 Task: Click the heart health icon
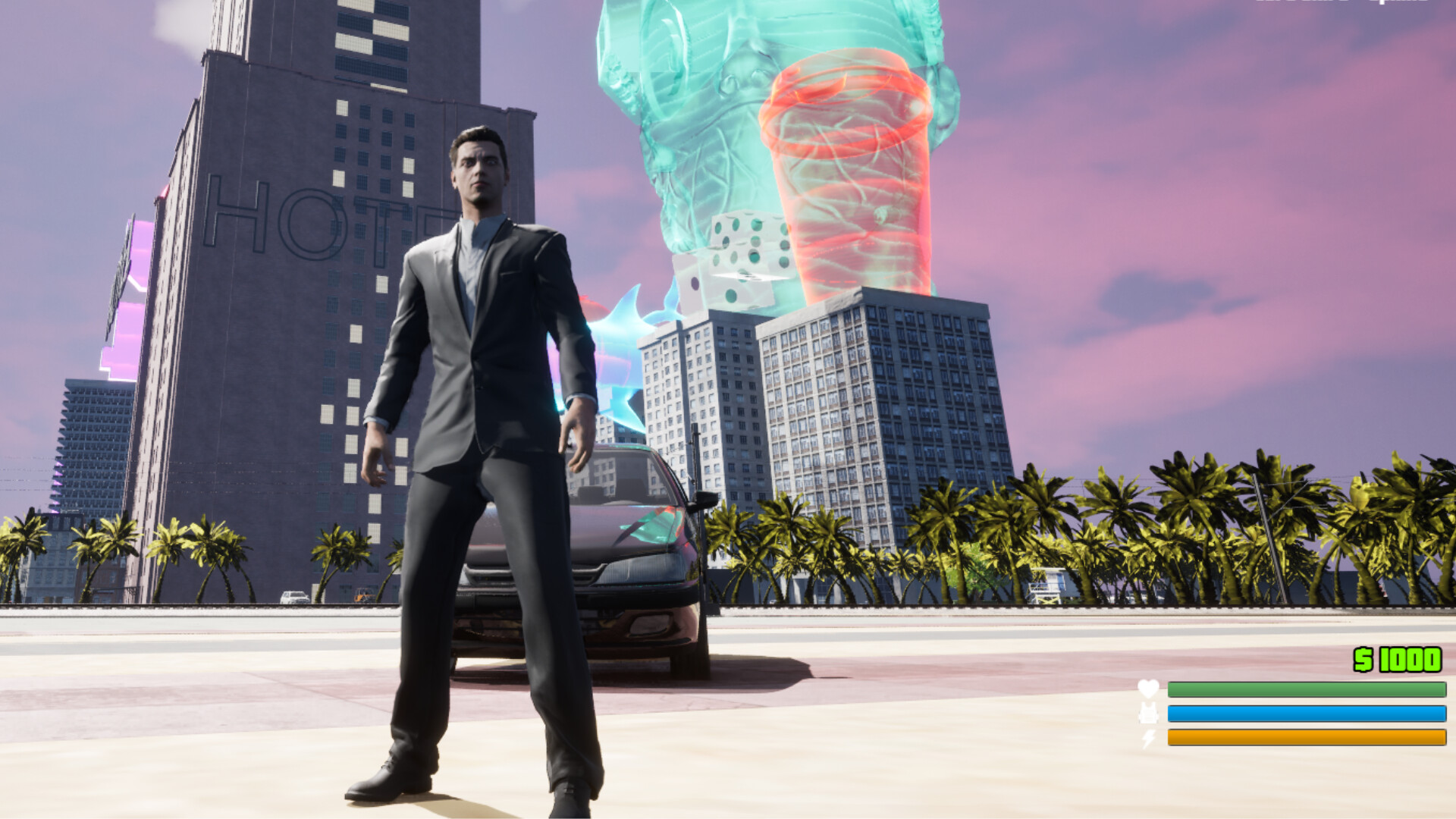pyautogui.click(x=1147, y=688)
